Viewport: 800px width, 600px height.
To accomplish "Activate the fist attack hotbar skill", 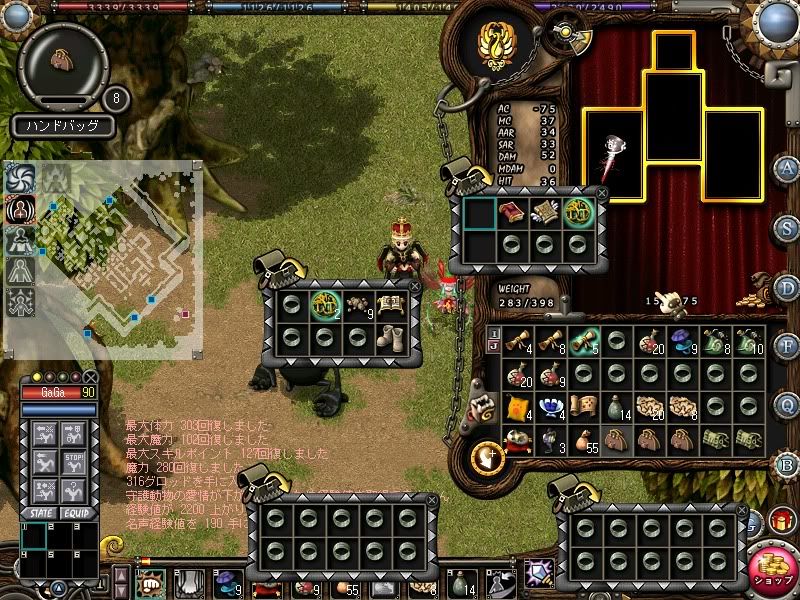I will point(151,583).
